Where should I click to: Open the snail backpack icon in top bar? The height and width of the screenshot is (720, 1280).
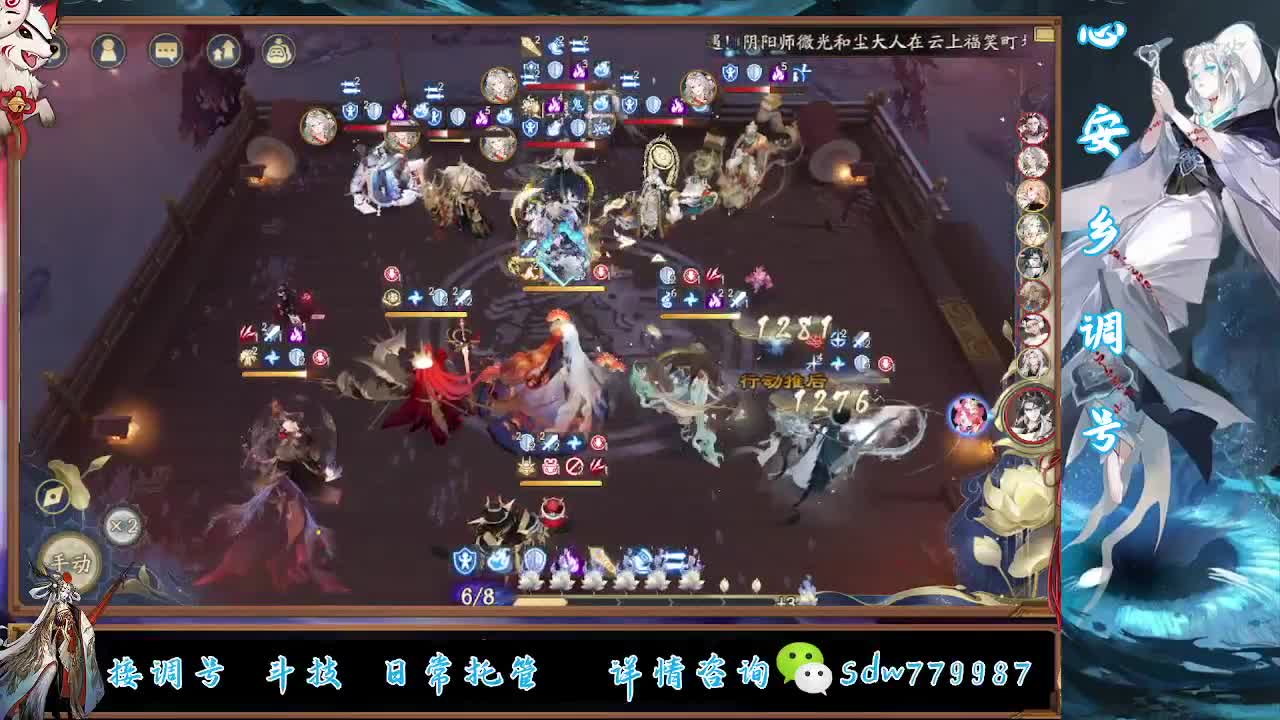277,50
